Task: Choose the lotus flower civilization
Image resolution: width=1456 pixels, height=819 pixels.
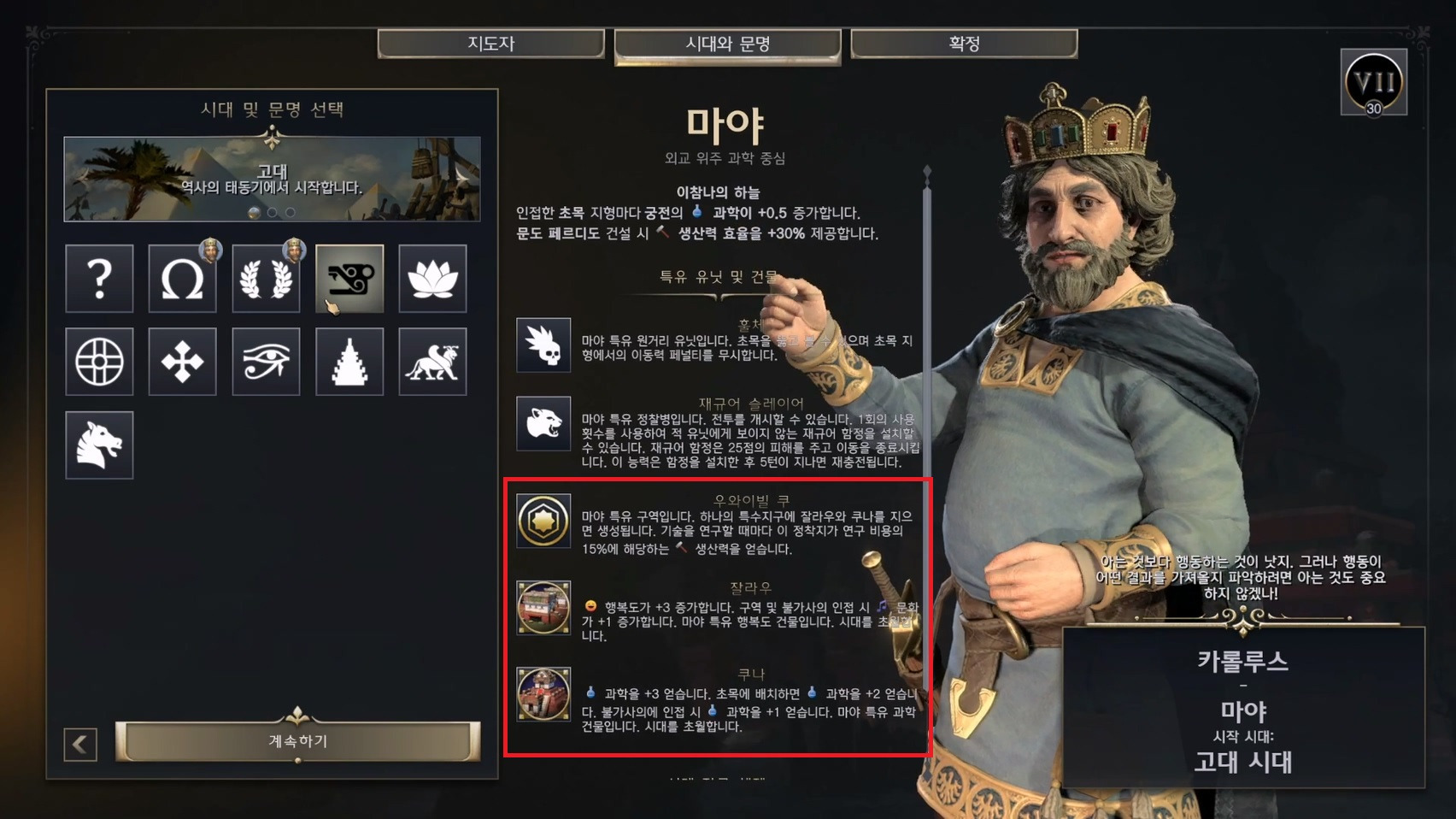Action: (432, 278)
